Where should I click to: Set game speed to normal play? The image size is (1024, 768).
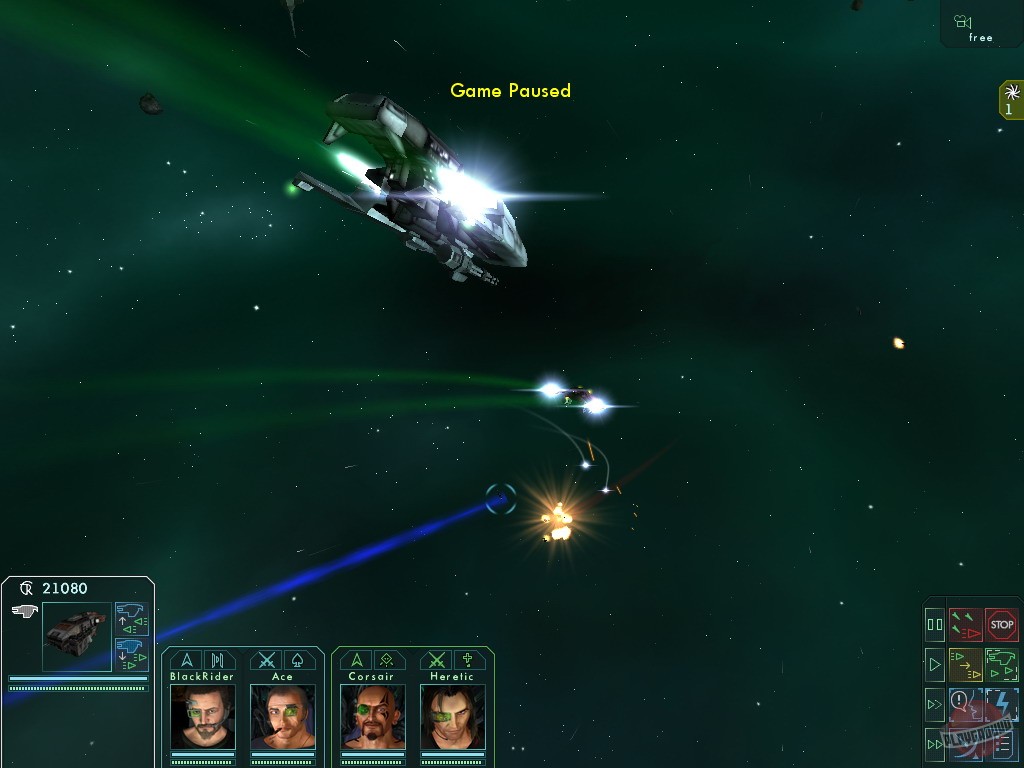tap(935, 664)
